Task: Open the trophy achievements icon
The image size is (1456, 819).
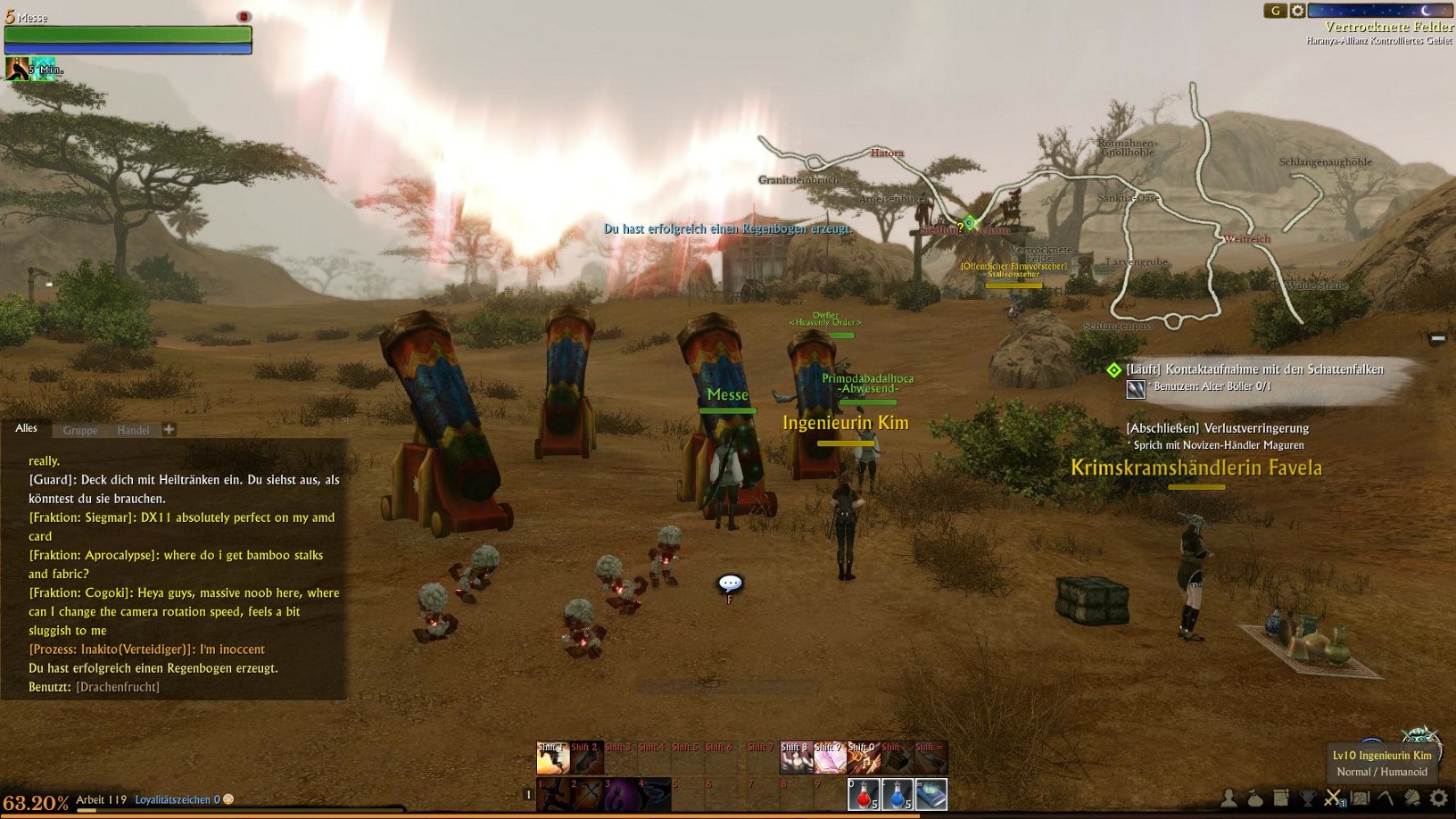Action: point(1307,798)
